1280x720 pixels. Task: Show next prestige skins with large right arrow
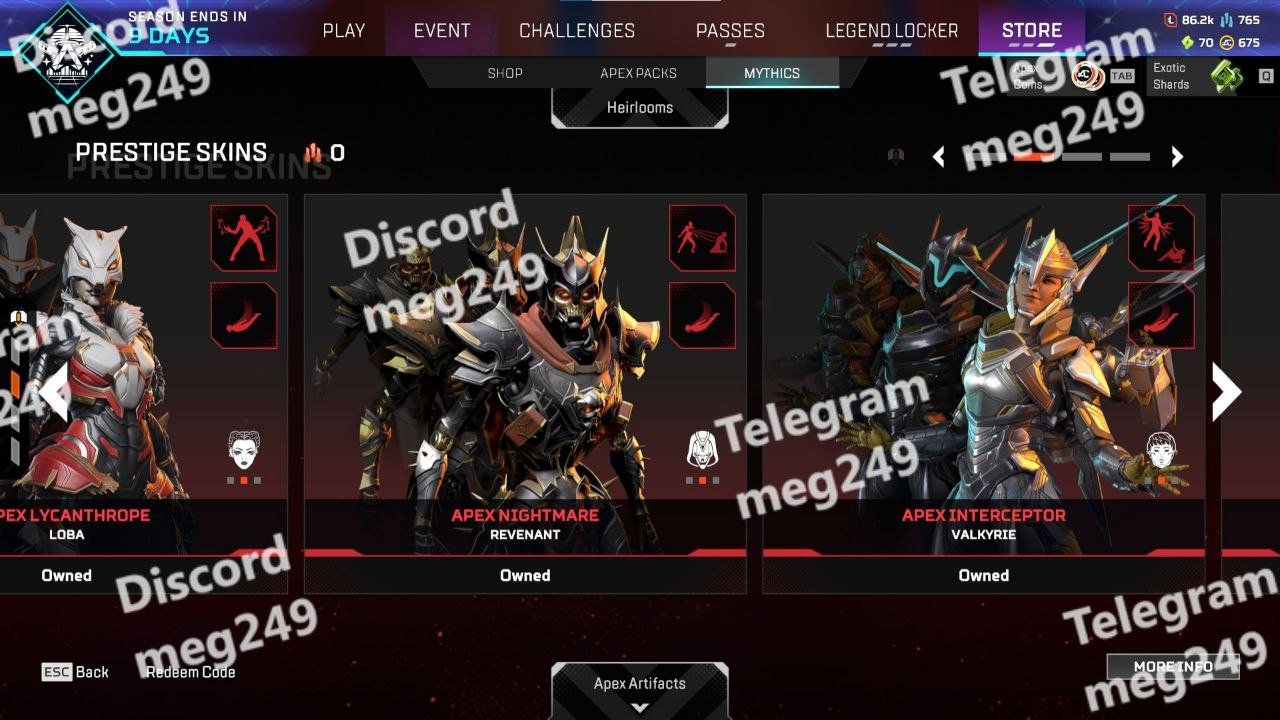(x=1226, y=391)
